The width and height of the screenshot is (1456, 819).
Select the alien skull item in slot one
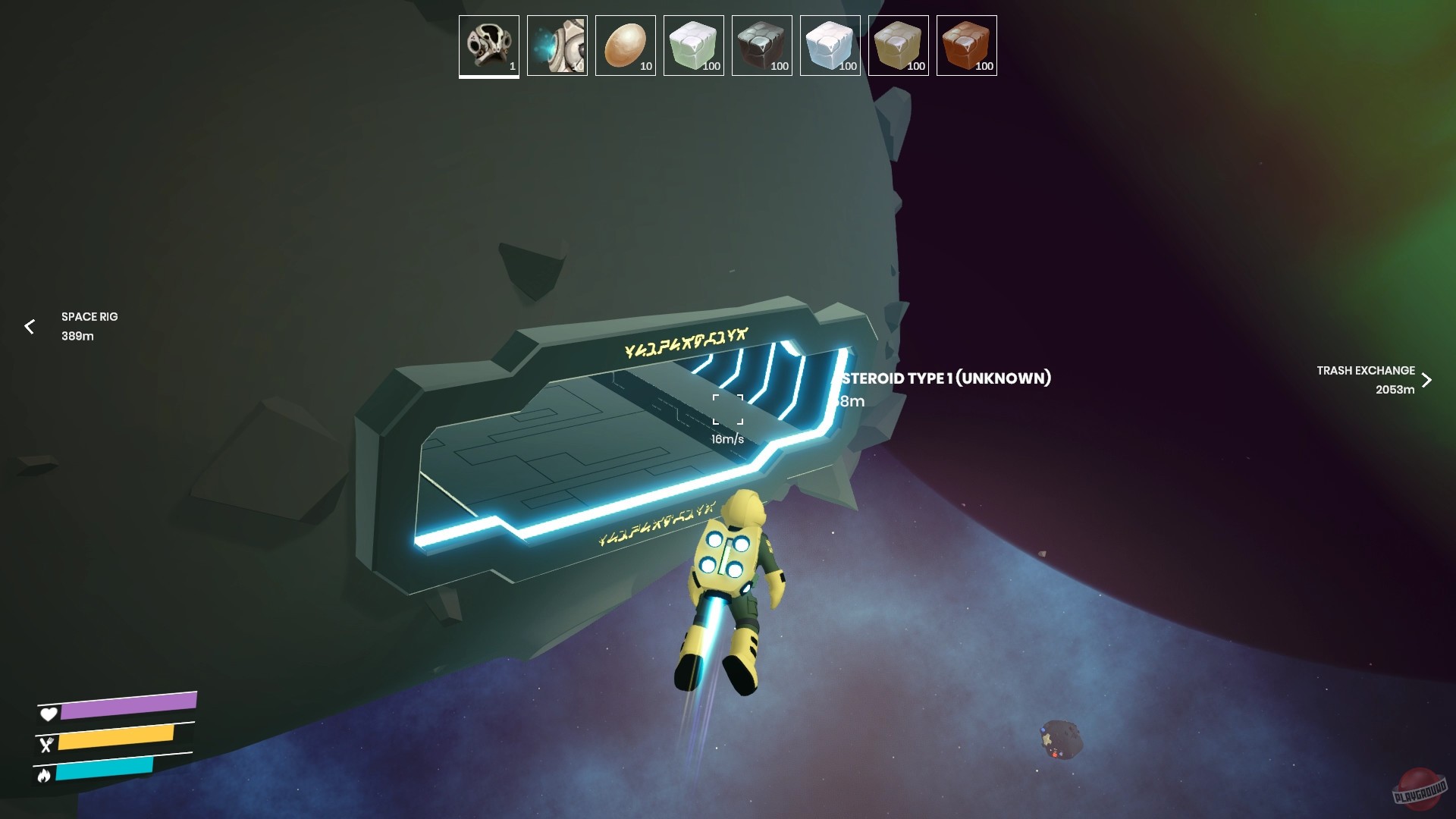pos(488,45)
